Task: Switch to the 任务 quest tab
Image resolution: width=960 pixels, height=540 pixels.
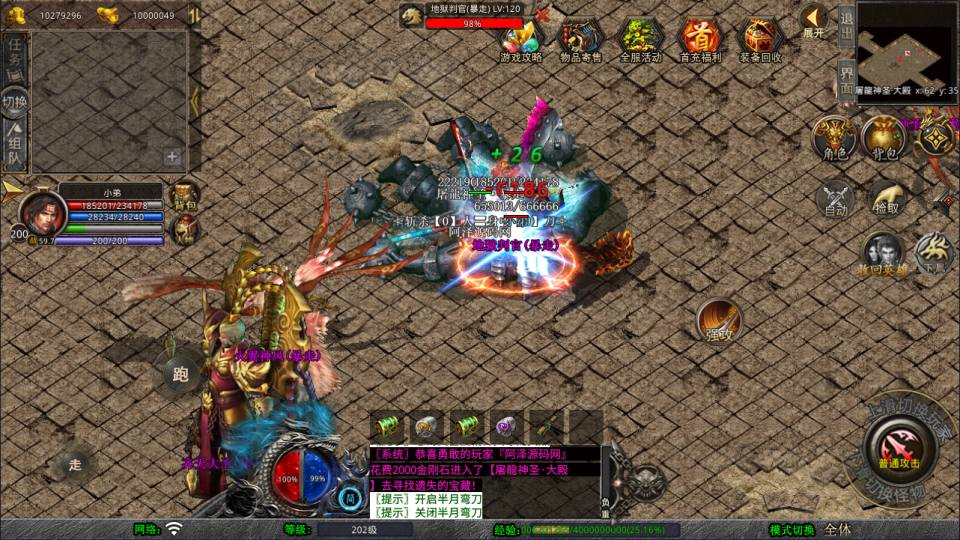Action: [x=15, y=56]
